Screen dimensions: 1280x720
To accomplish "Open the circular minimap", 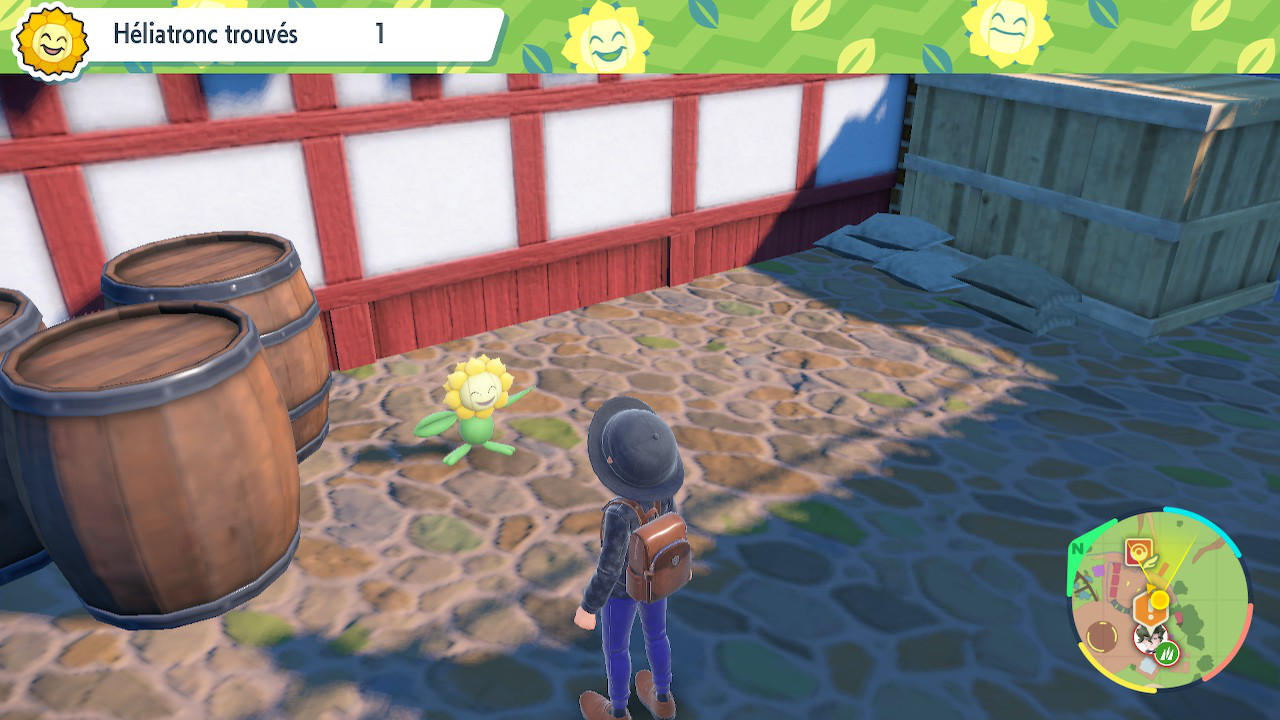I will coord(1159,598).
